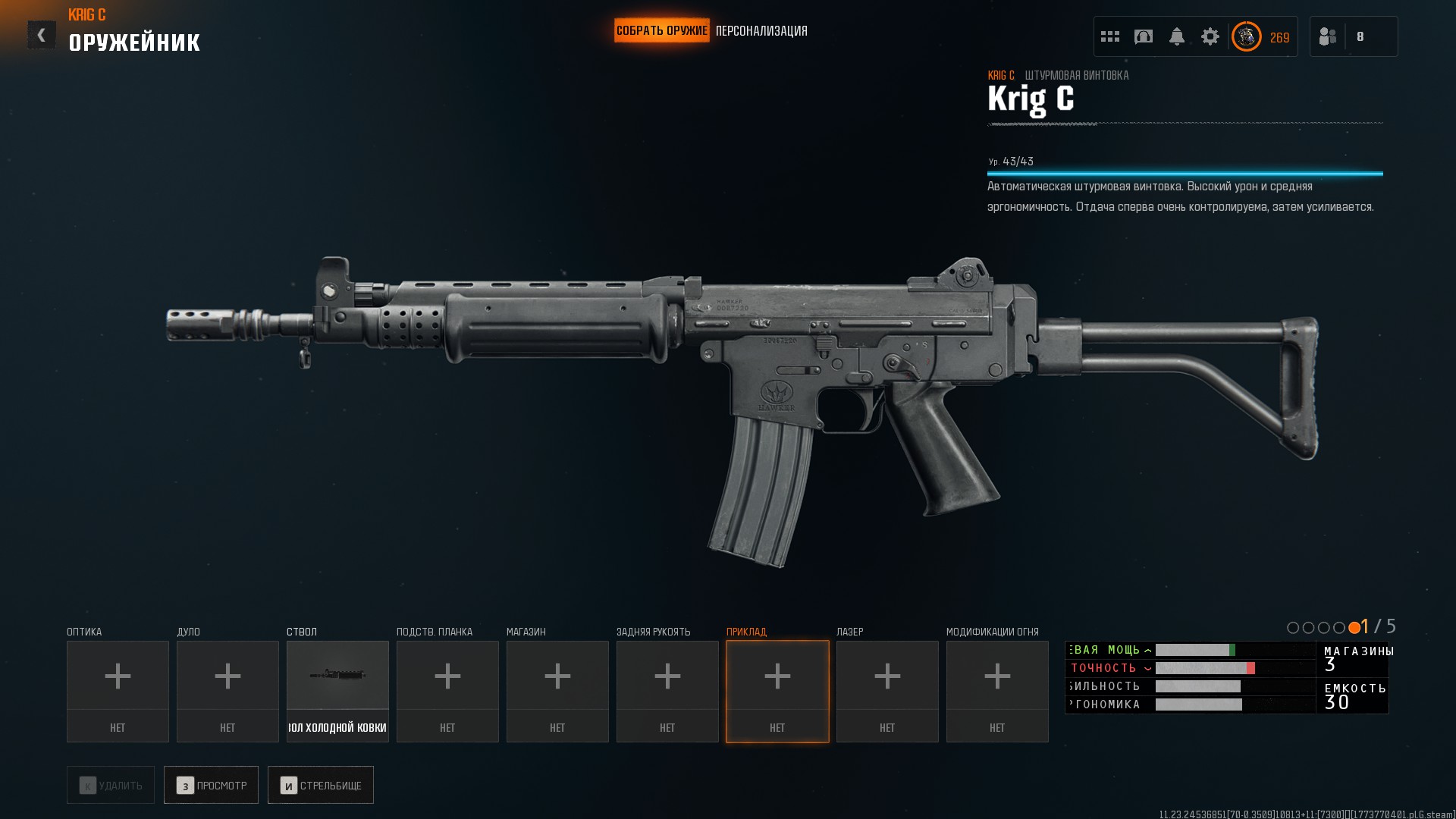
Task: Select the equipped Ствол barrel slot
Action: click(337, 691)
